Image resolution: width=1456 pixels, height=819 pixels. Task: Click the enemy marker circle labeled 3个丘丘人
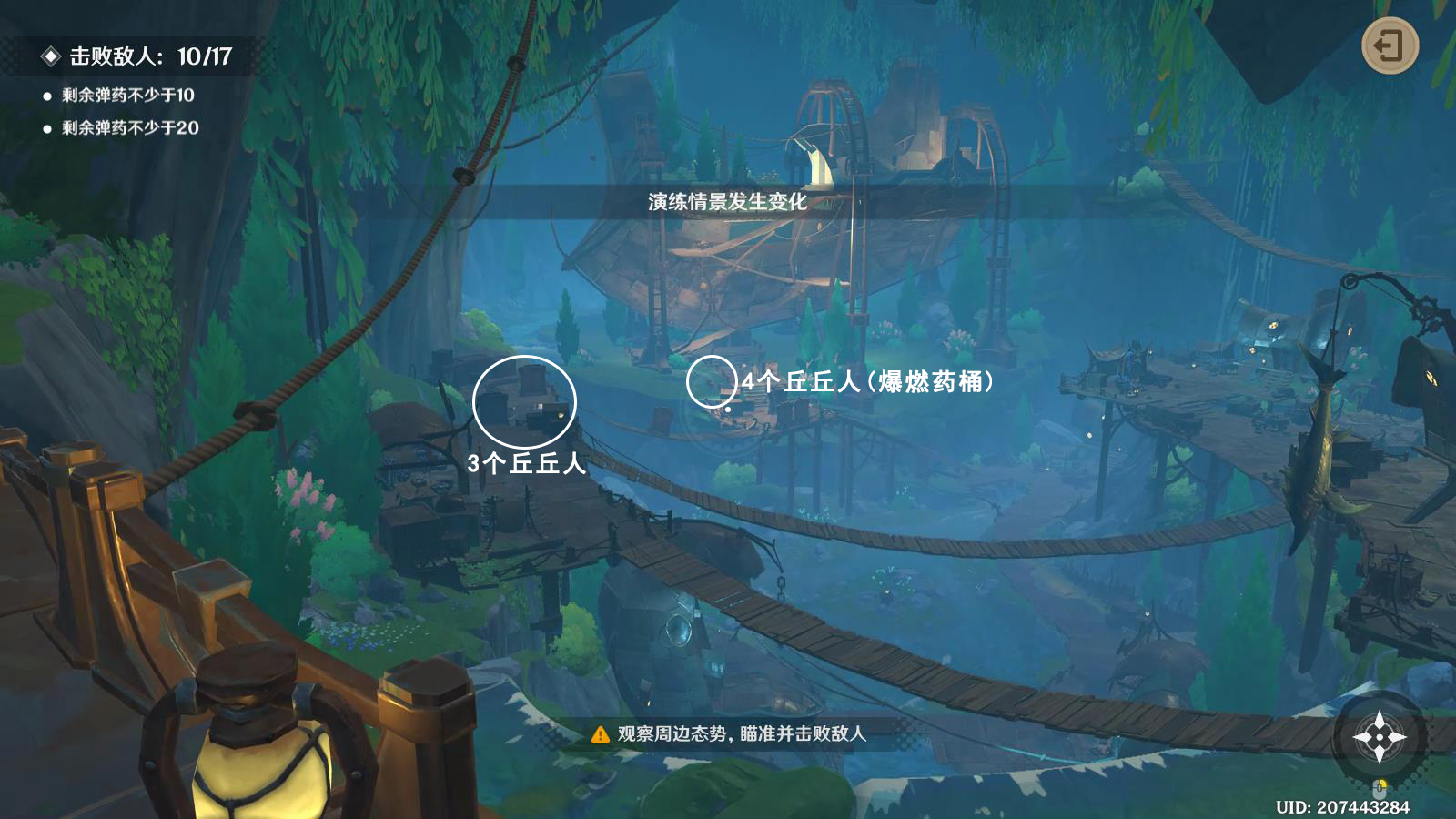pos(524,401)
